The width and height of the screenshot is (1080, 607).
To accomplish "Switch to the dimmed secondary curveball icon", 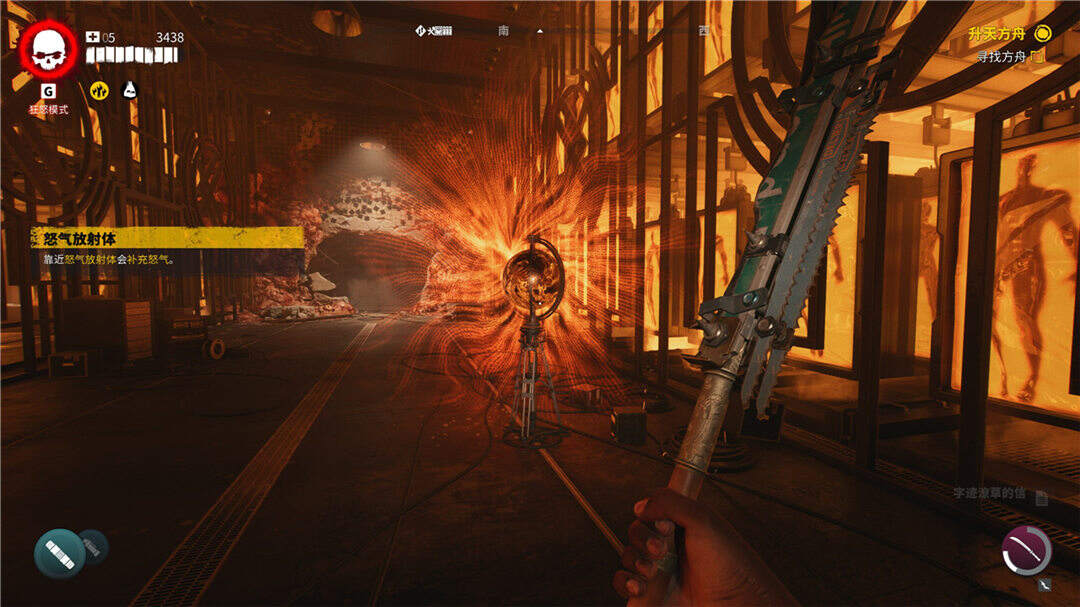I will [x=93, y=545].
